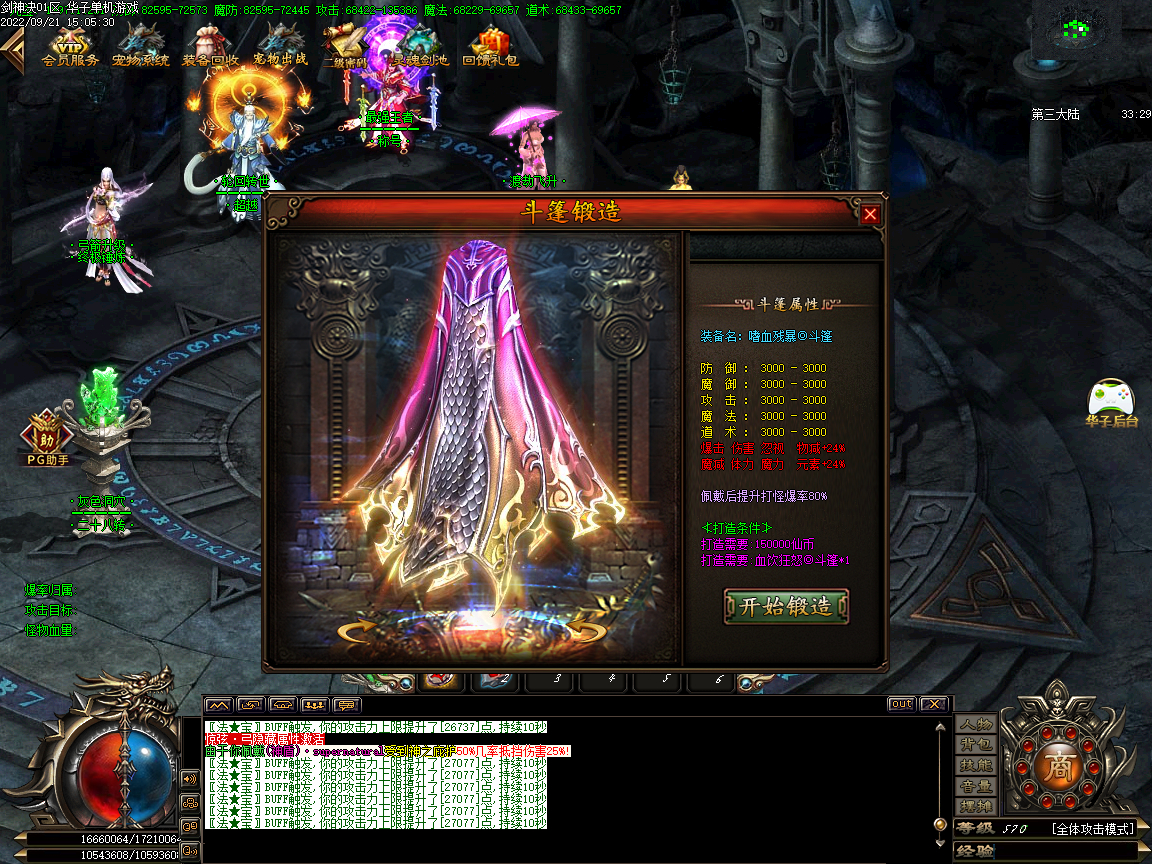Open the 商 shop orb
The image size is (1152, 864).
tap(1057, 766)
